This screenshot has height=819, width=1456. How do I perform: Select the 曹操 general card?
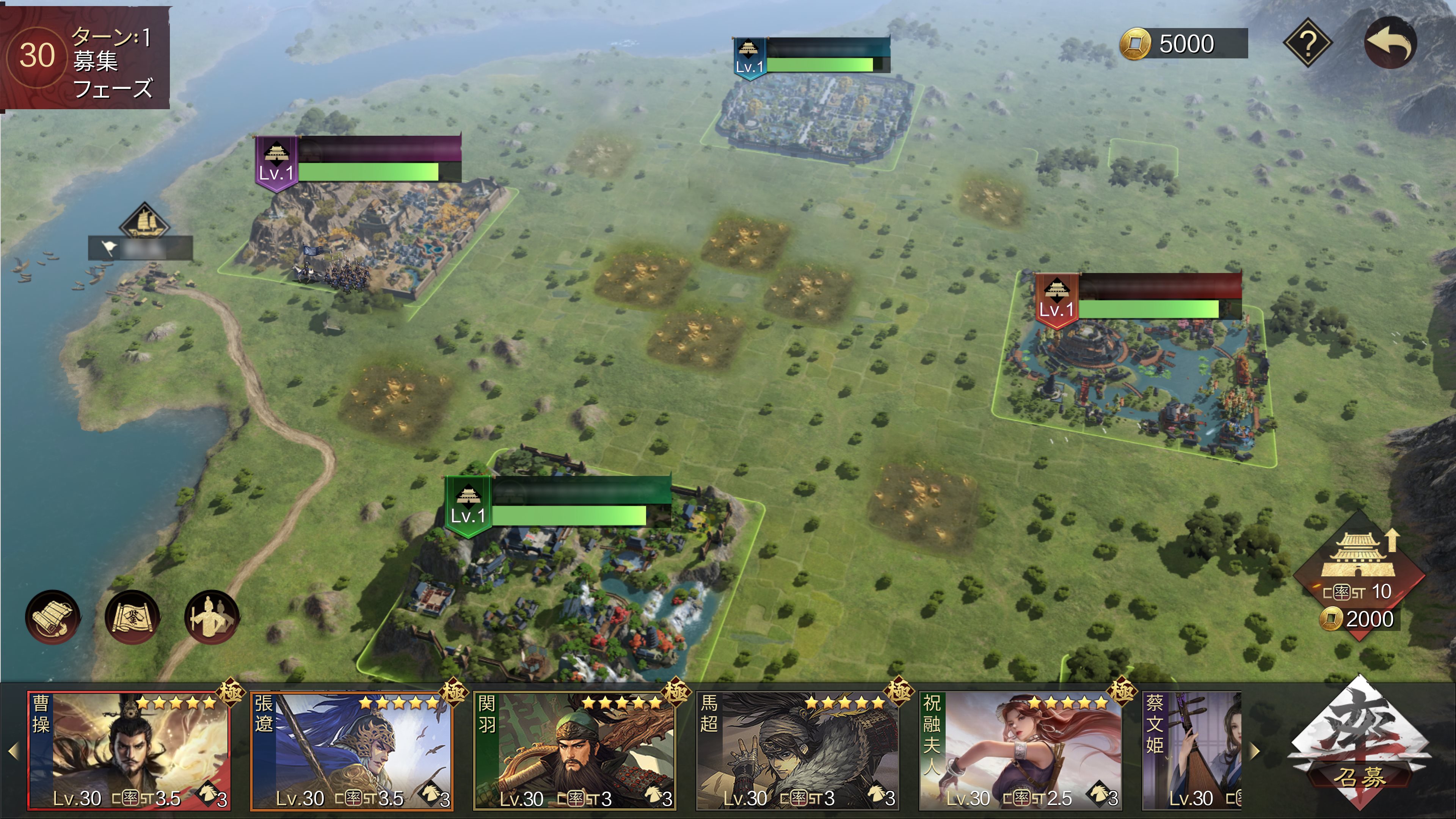point(129,750)
